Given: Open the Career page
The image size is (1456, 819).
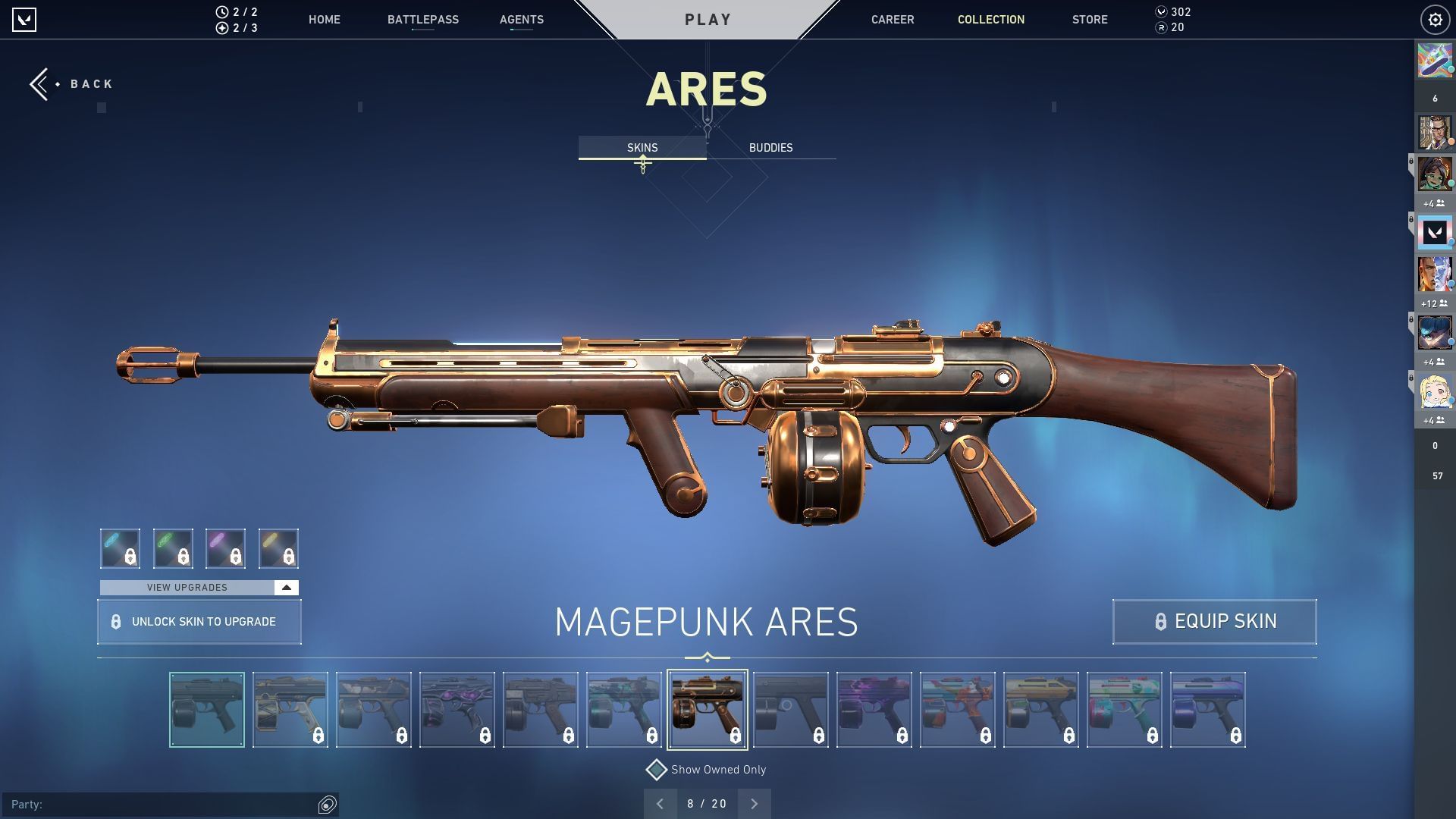Looking at the screenshot, I should click(x=892, y=20).
